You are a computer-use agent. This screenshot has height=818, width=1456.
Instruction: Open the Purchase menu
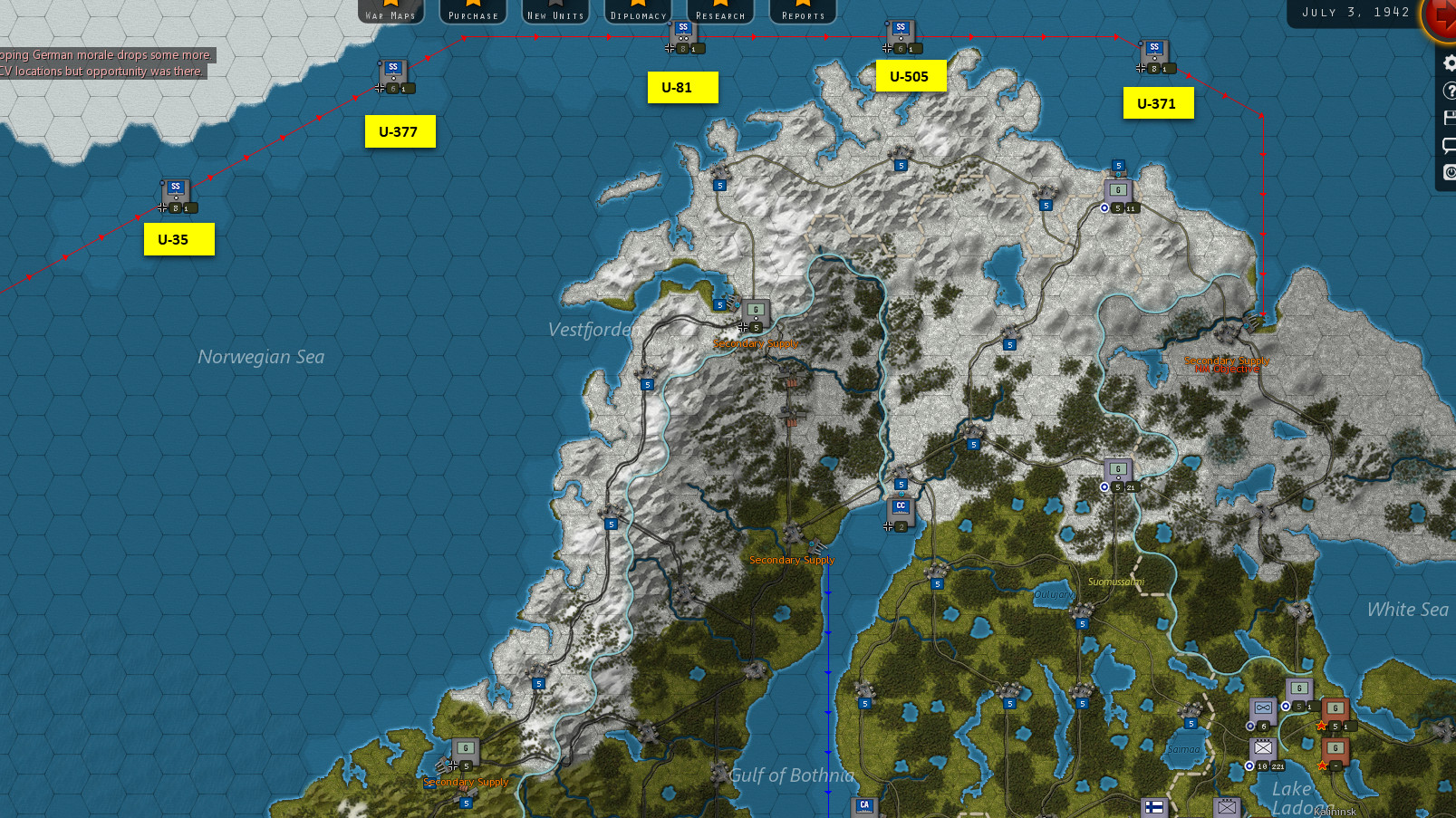(473, 11)
